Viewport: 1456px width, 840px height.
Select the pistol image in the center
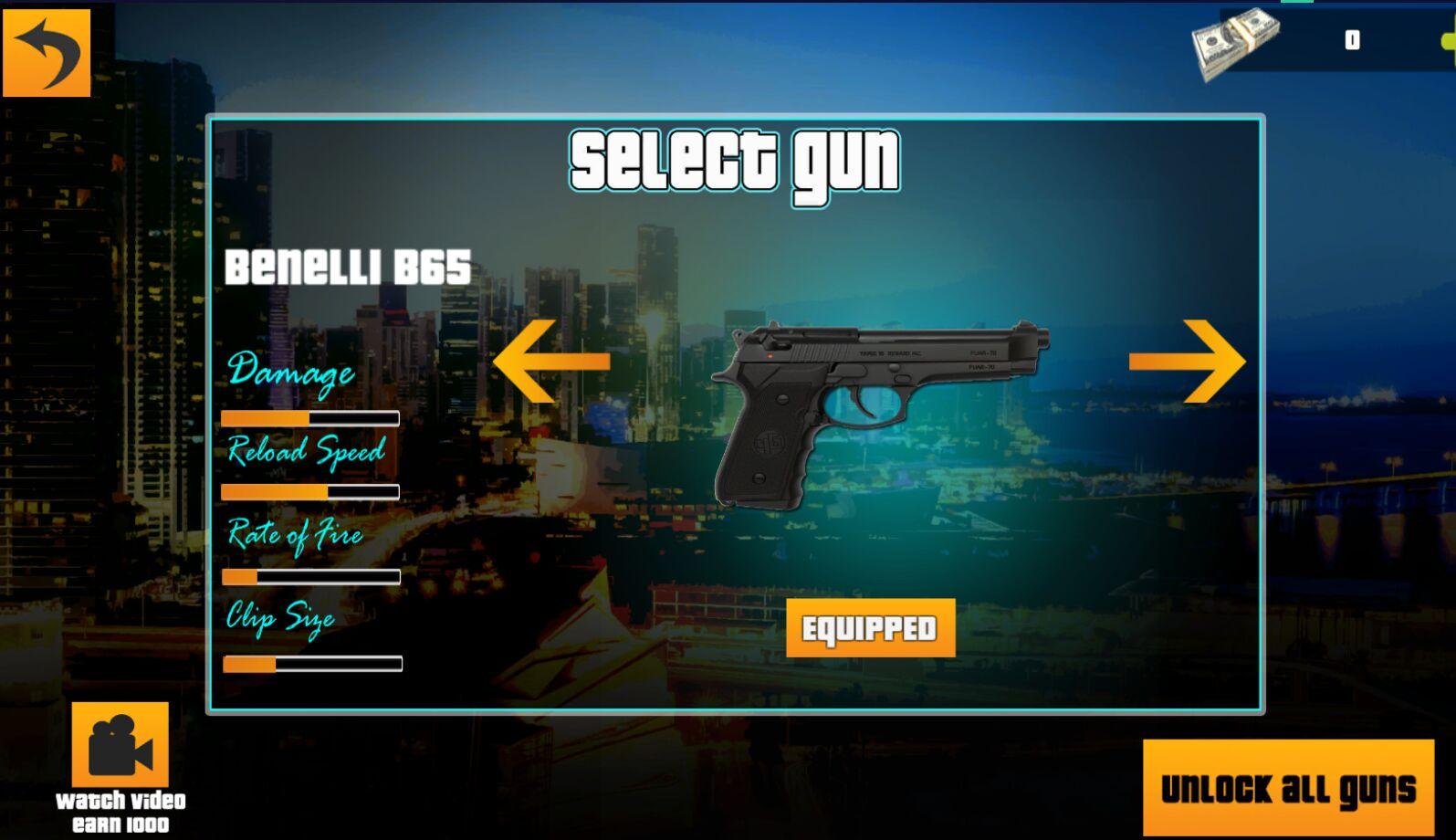tap(876, 411)
